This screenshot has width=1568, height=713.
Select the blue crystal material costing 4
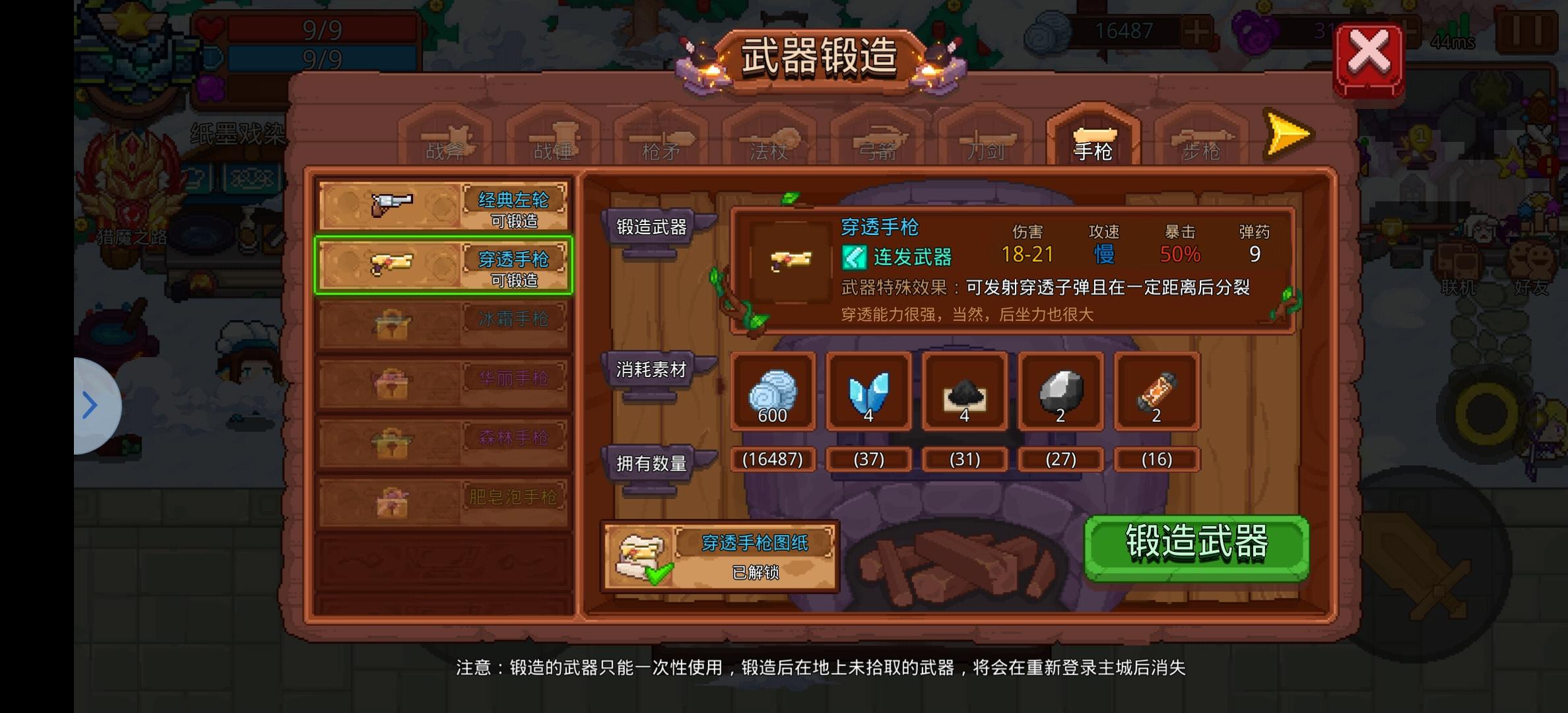tap(868, 392)
